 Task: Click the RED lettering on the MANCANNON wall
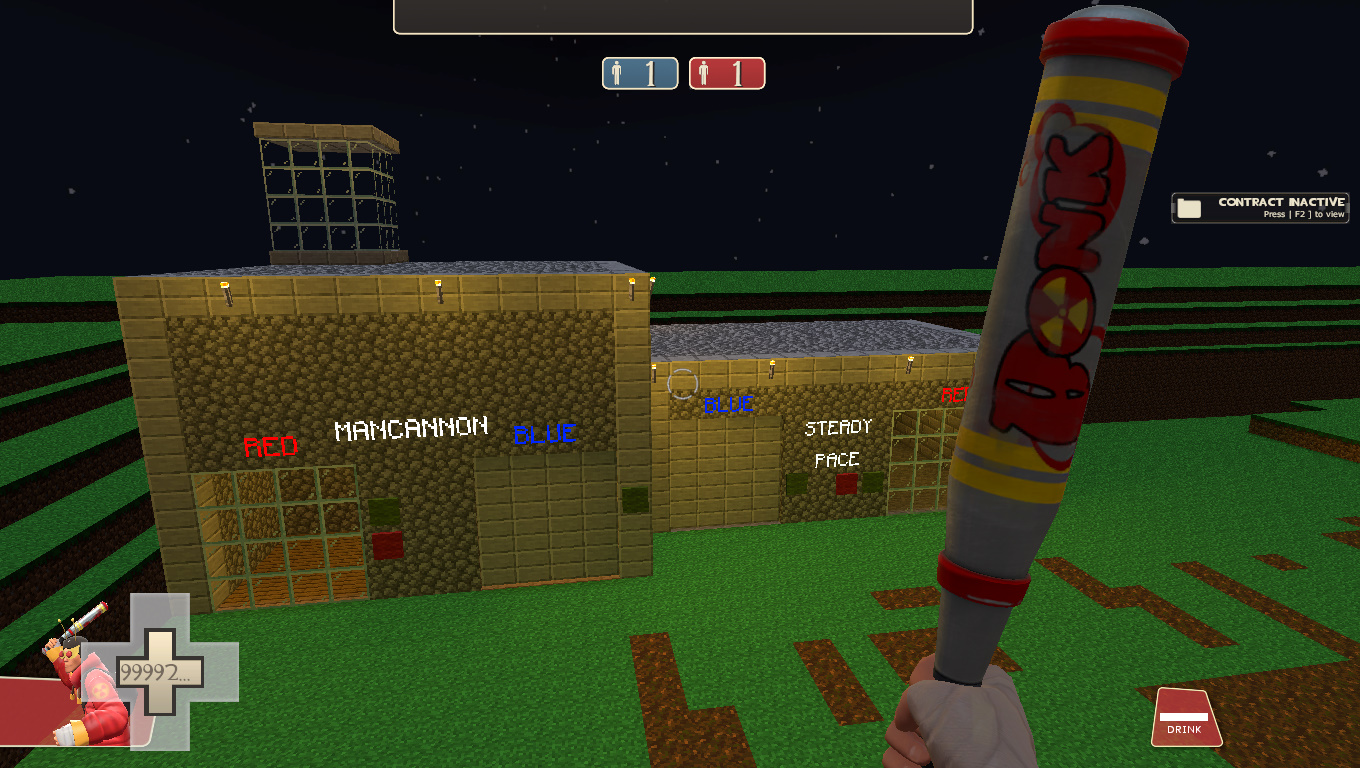271,447
